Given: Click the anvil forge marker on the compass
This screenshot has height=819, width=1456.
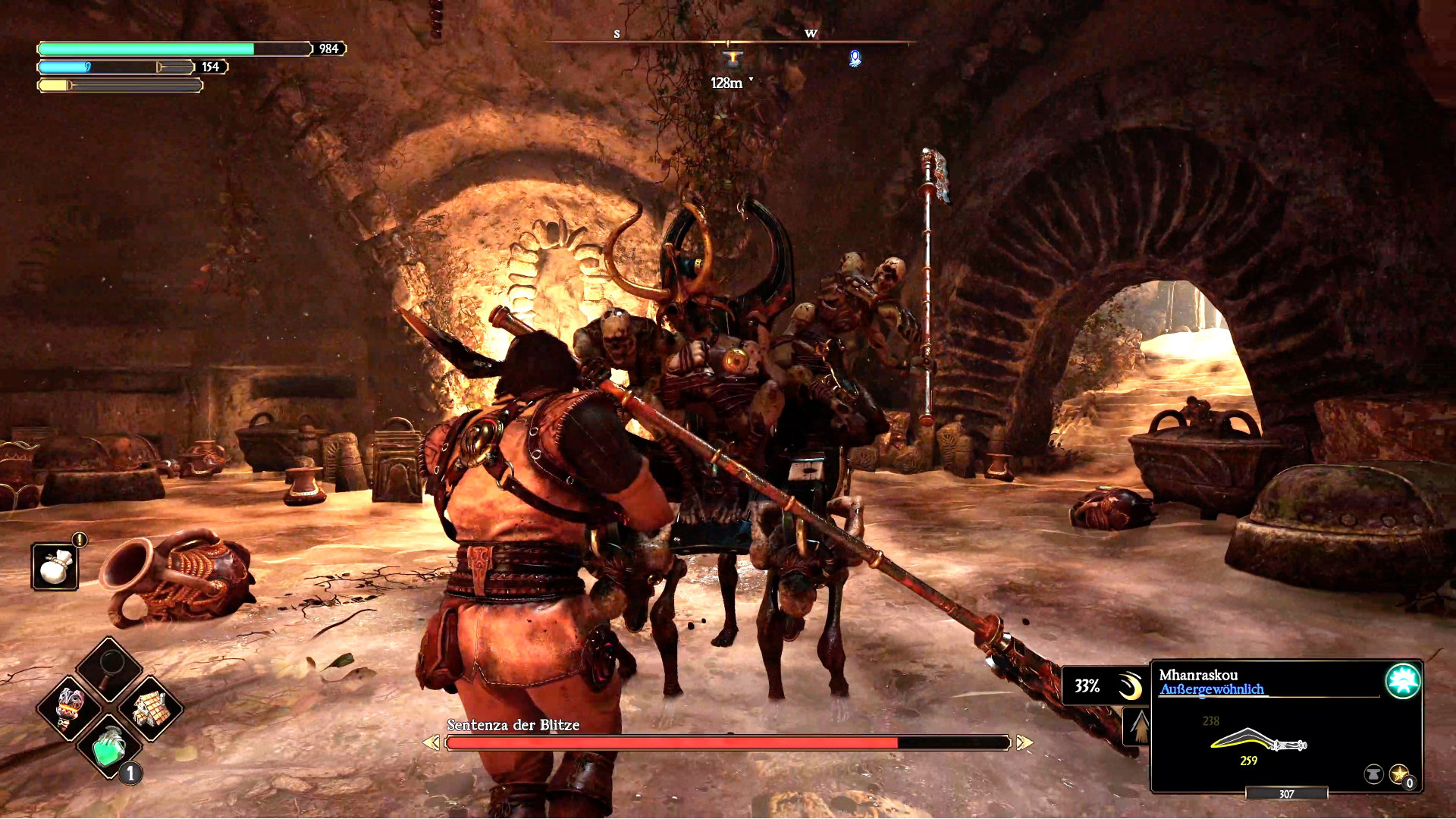Looking at the screenshot, I should point(733,58).
